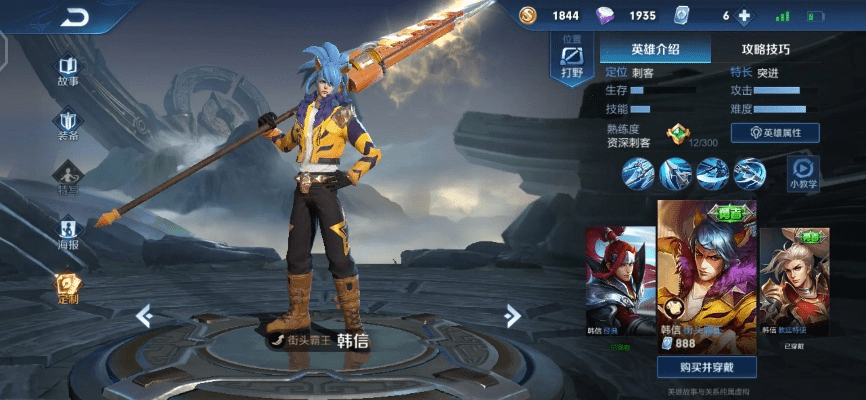Open the 装备 equipment section
This screenshot has height=400, width=866.
[68, 124]
